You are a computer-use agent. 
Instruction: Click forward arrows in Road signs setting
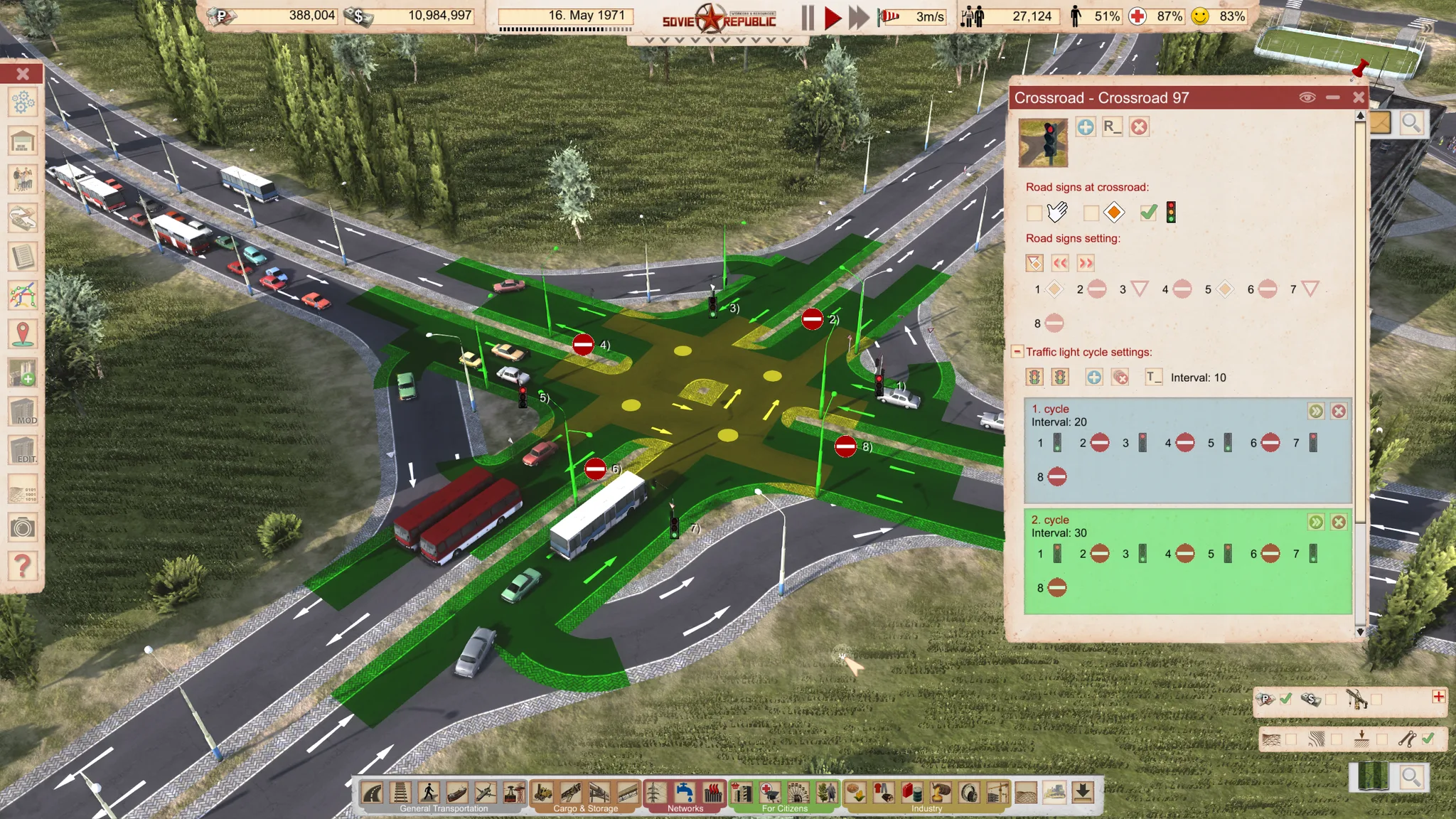pyautogui.click(x=1086, y=263)
